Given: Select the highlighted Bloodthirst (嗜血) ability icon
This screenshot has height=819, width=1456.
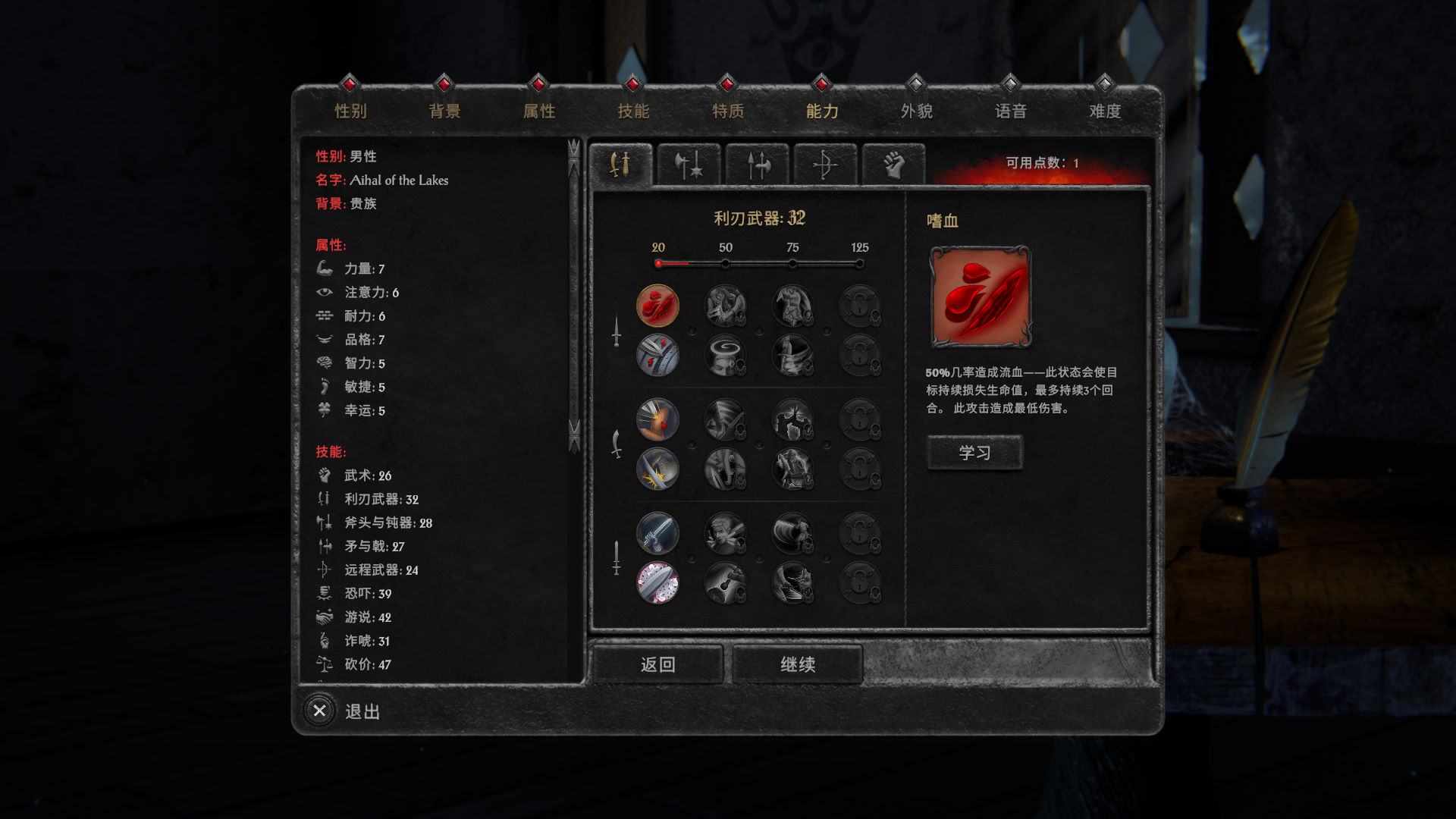Looking at the screenshot, I should pyautogui.click(x=658, y=306).
